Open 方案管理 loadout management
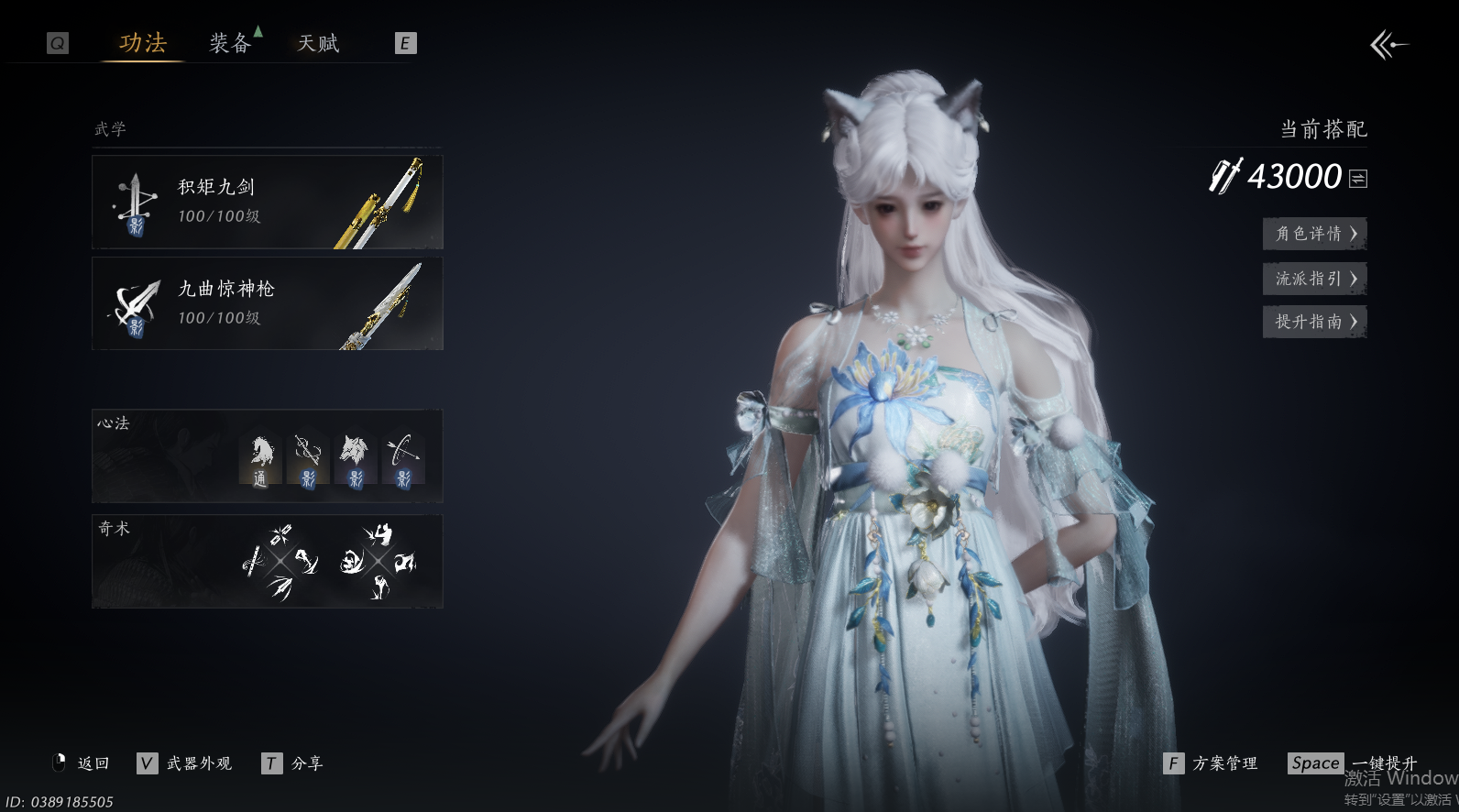The width and height of the screenshot is (1459, 812). point(1224,763)
